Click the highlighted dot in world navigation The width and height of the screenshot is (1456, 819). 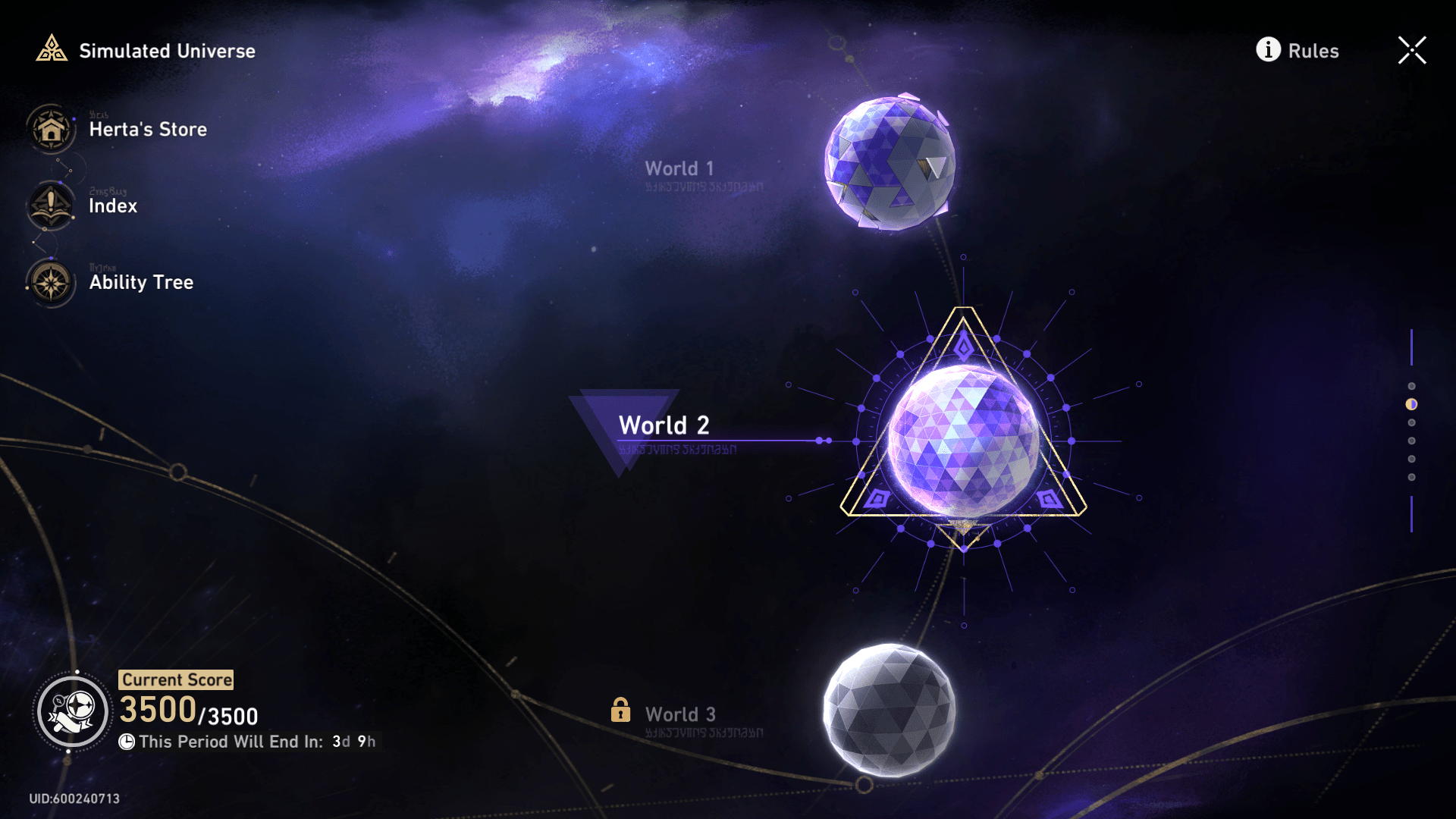point(1410,403)
